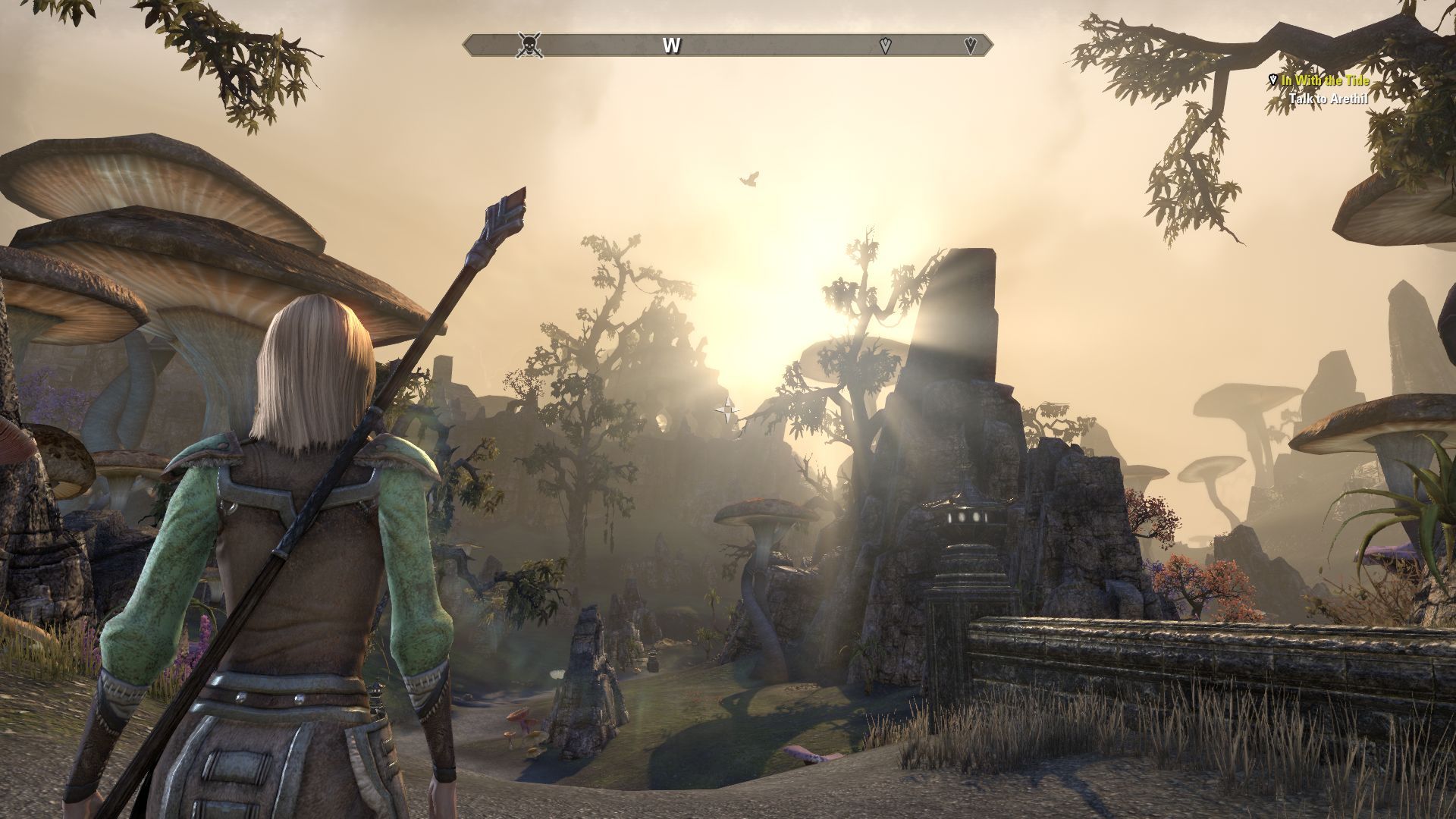The width and height of the screenshot is (1456, 819).
Task: Select the skull and crossed swords compass marker
Action: pos(529,45)
